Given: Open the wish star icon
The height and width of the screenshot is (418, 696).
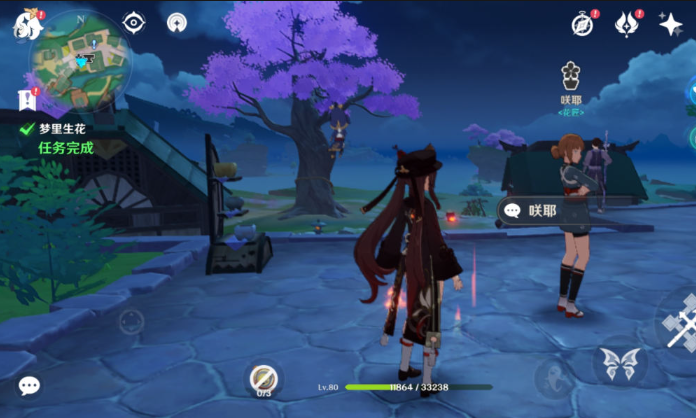Looking at the screenshot, I should point(670,24).
